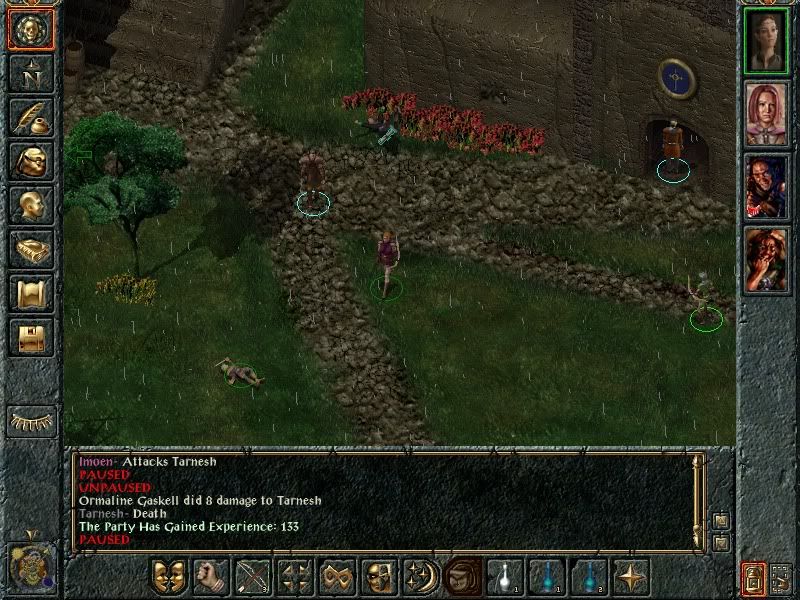
Task: Select the fist weapon slot
Action: pos(210,577)
